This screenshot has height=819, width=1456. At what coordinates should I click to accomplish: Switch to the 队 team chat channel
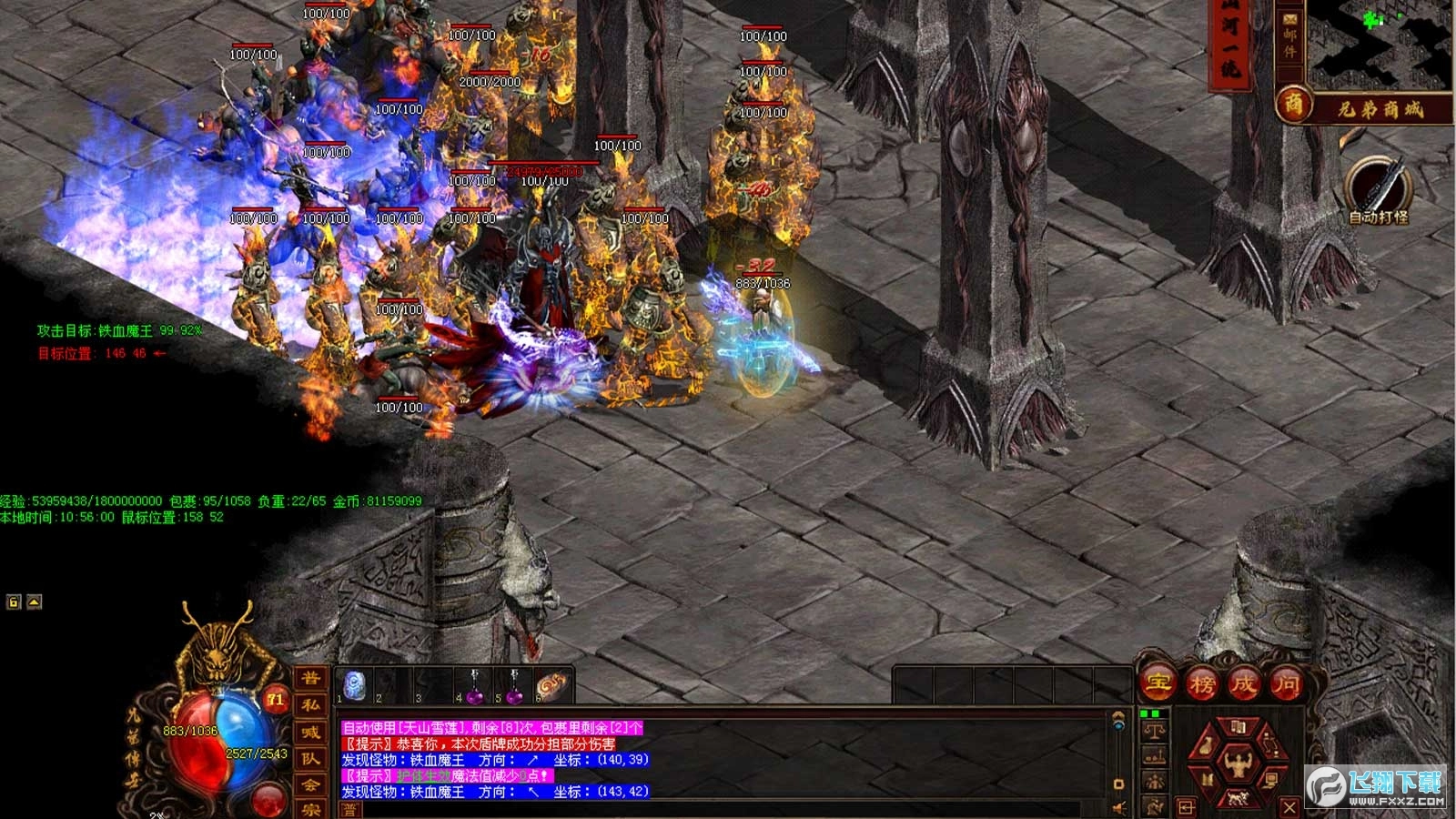pyautogui.click(x=310, y=759)
